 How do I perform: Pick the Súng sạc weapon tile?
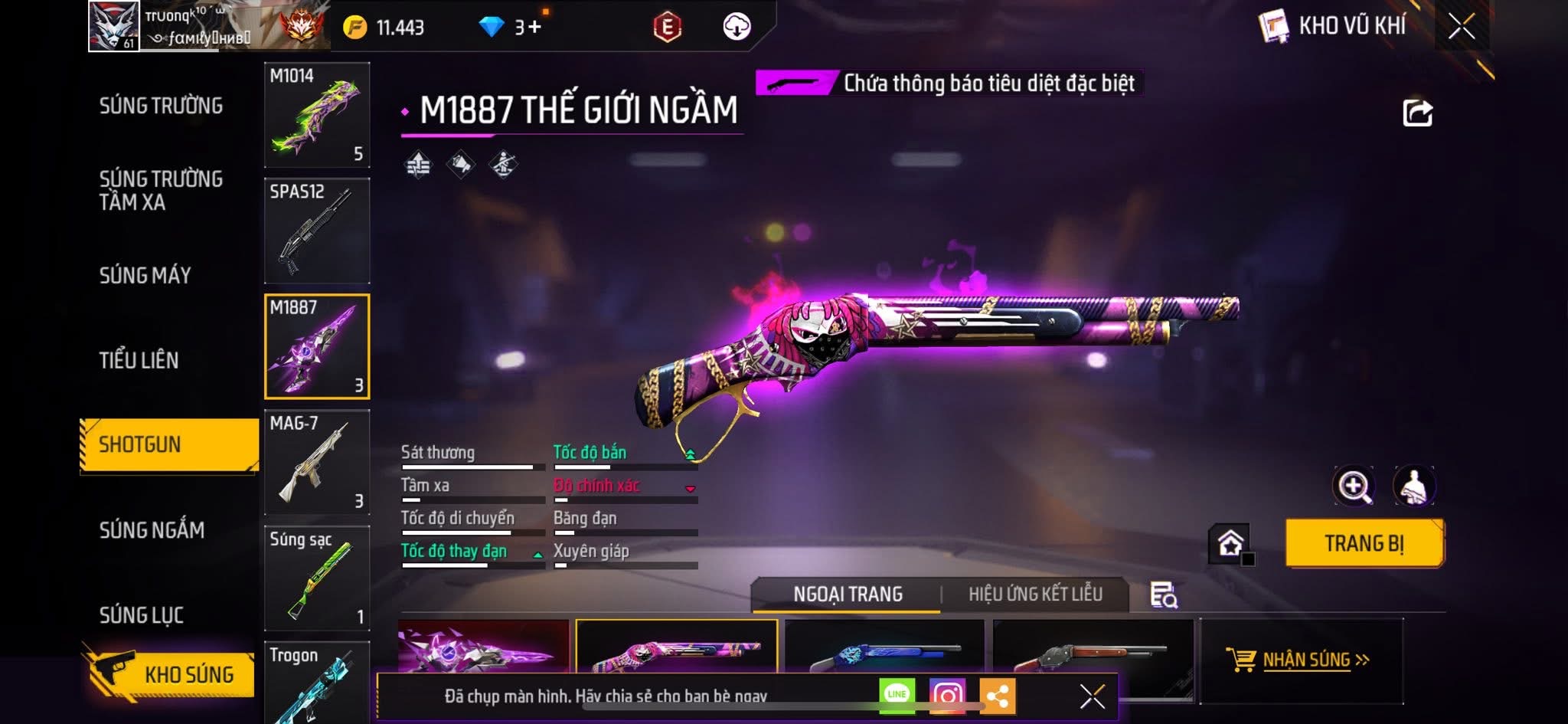(317, 578)
